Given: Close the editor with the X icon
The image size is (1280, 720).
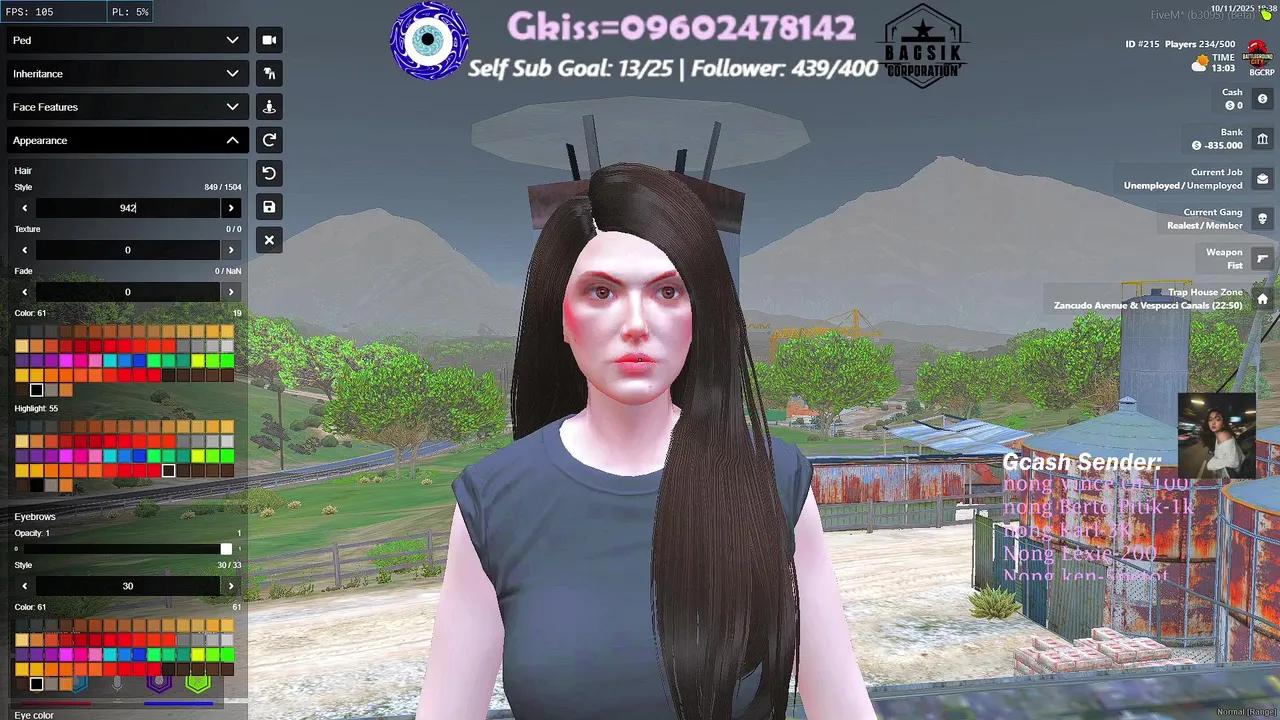Looking at the screenshot, I should click(x=269, y=240).
